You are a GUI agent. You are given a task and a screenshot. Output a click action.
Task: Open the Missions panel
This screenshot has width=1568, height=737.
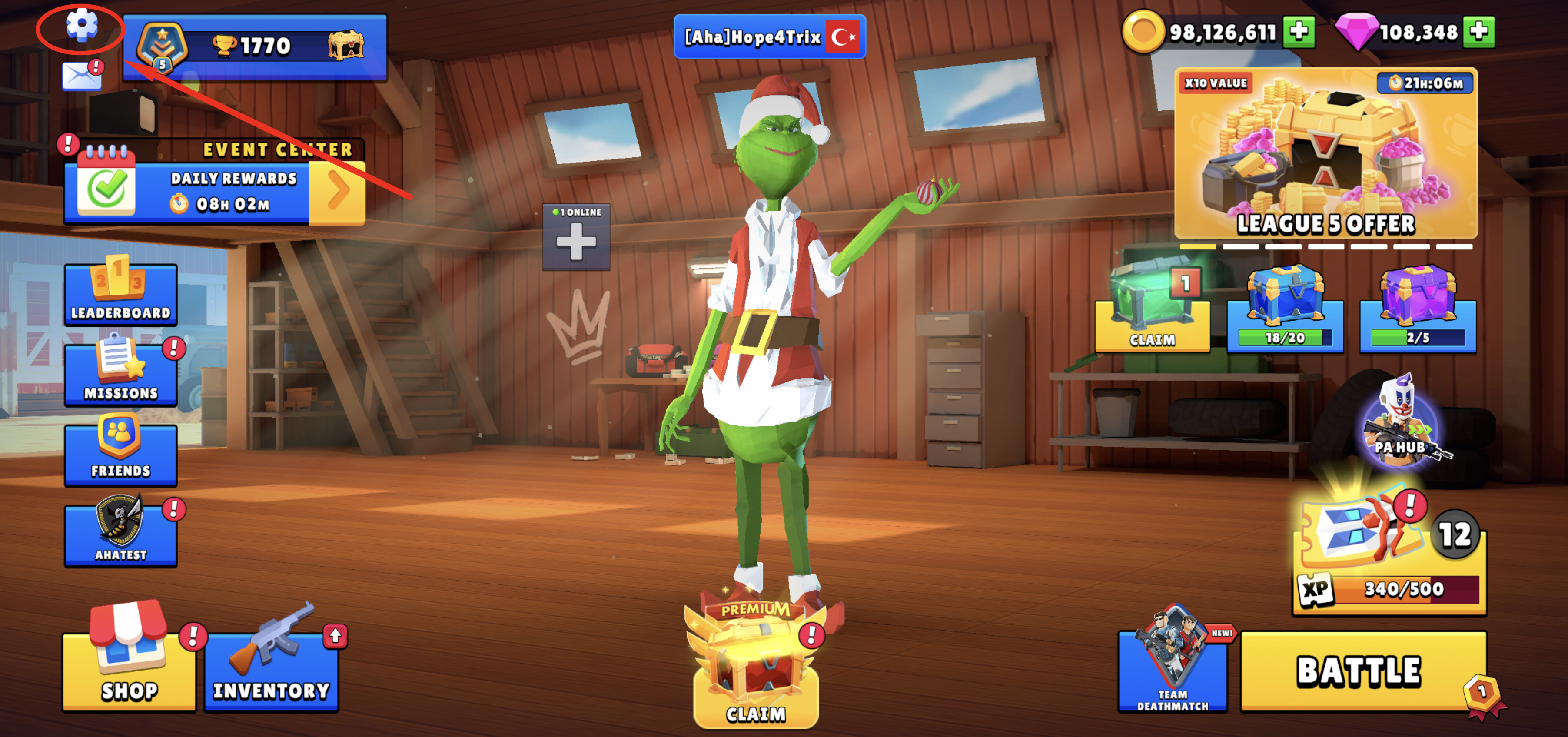click(x=120, y=374)
